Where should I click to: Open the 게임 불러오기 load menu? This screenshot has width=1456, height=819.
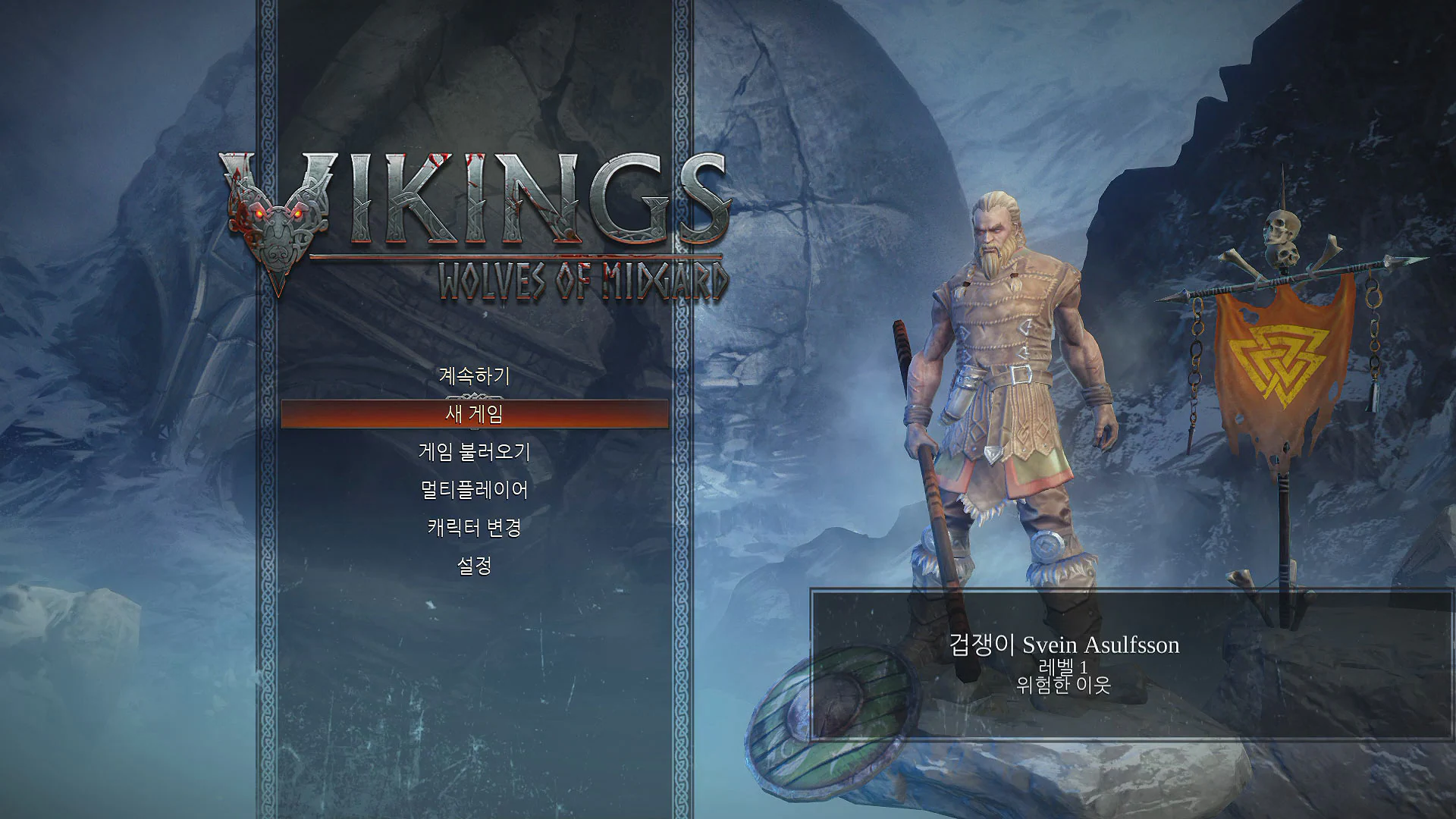click(474, 452)
